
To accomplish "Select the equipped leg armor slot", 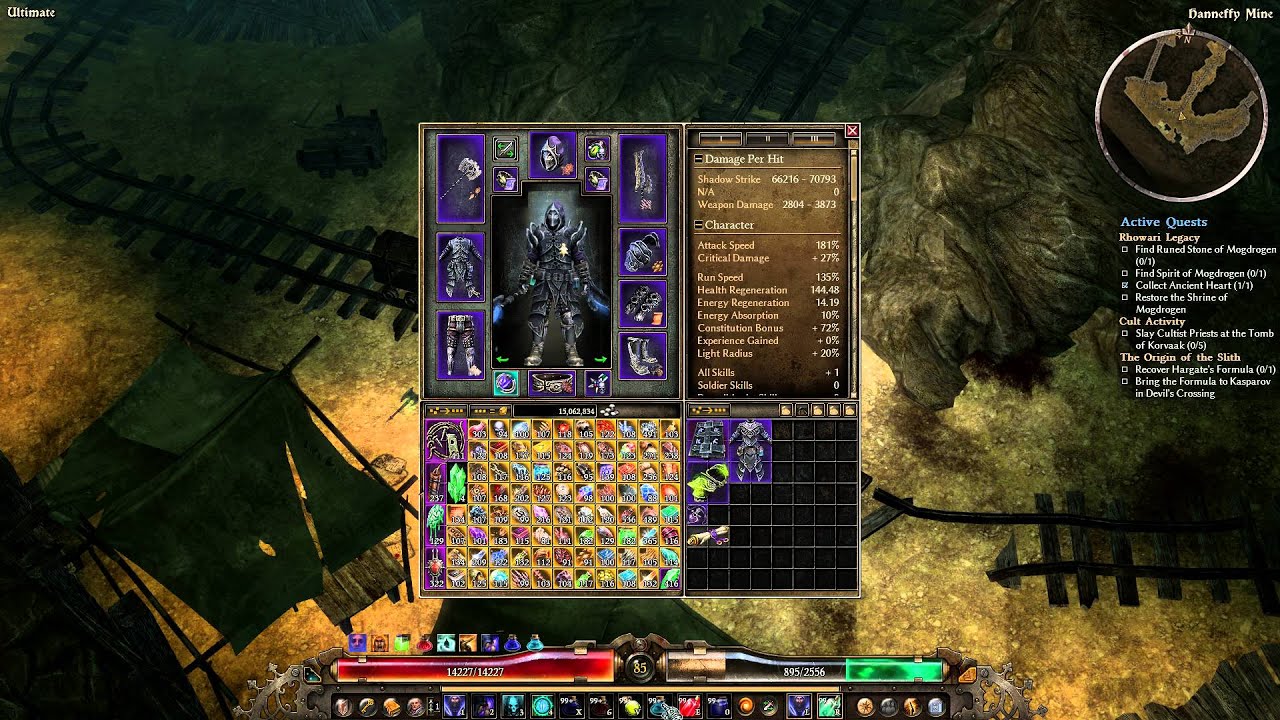I will pyautogui.click(x=460, y=343).
